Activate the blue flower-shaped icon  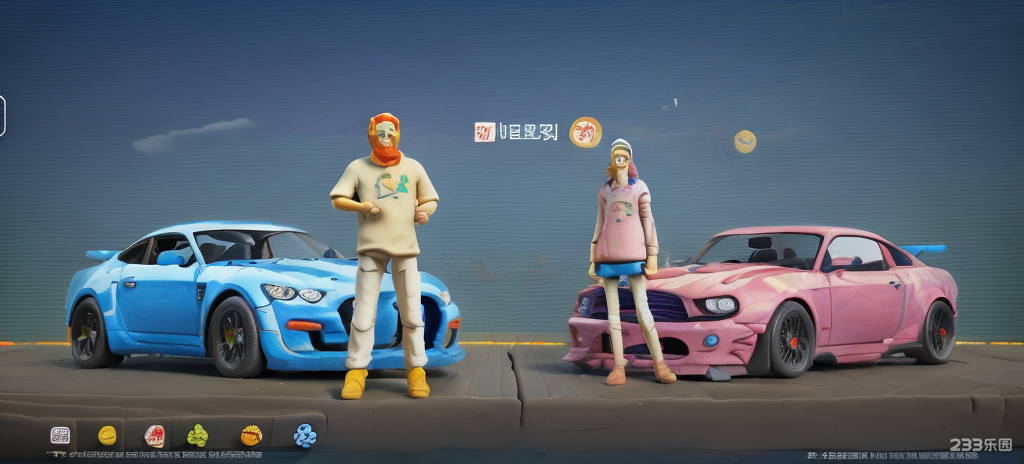(x=305, y=435)
